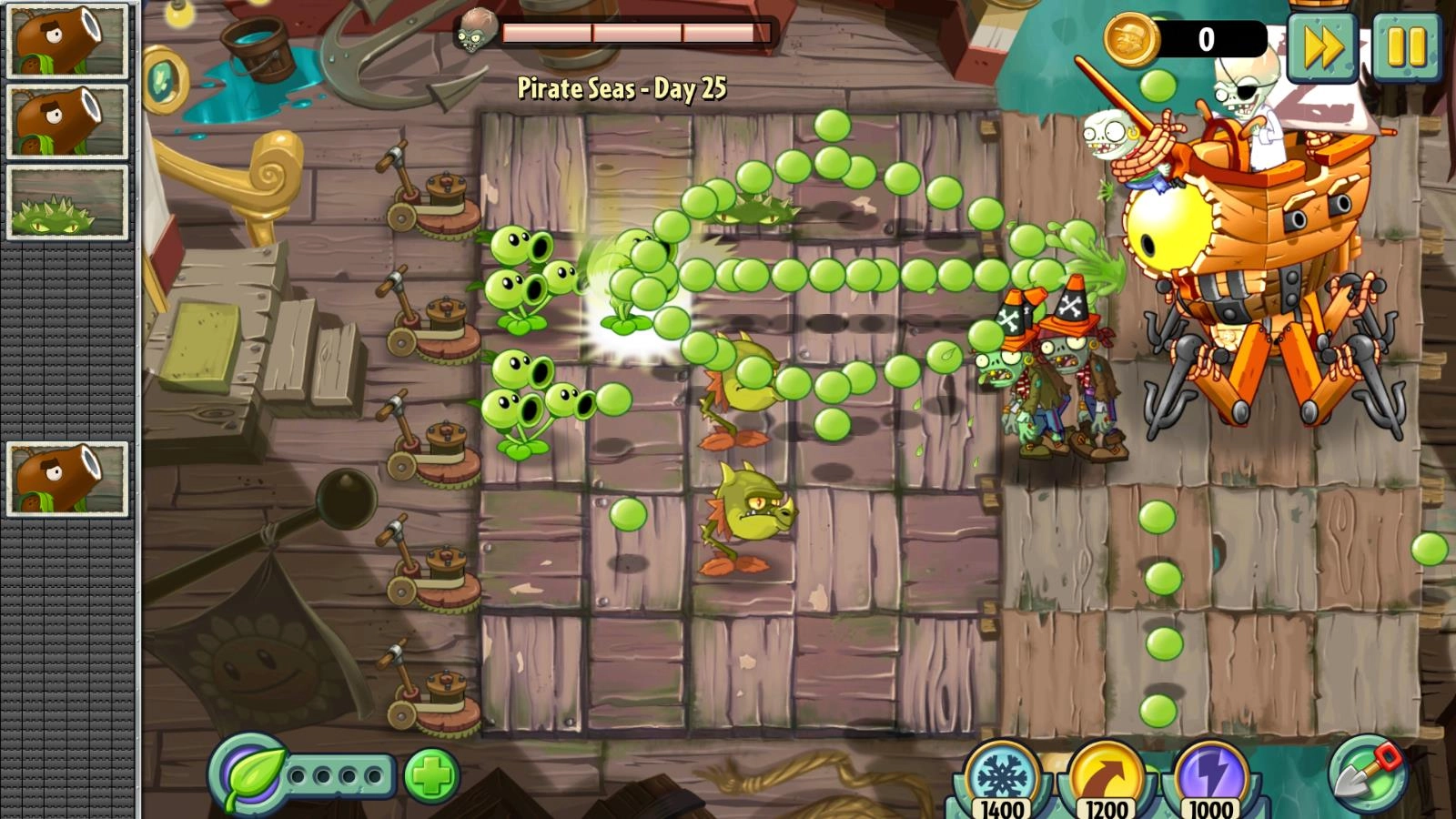Buy more Plant Food with green plus
Screen dimensions: 1456x819
431,776
